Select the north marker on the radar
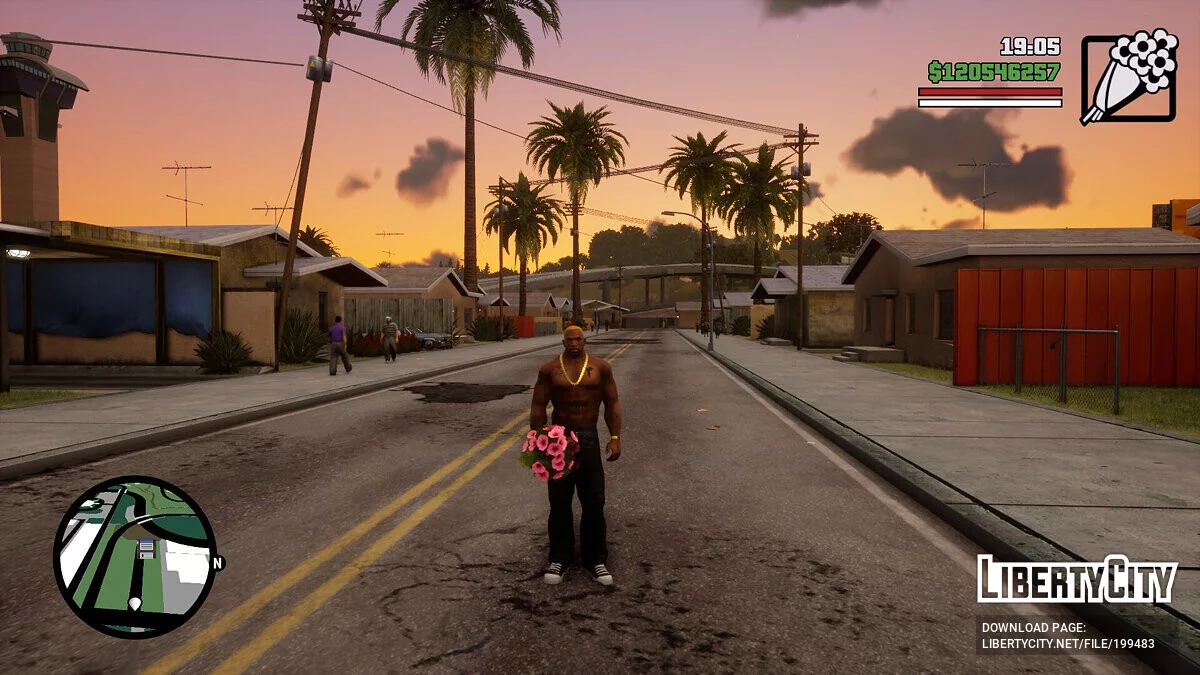1200x675 pixels. click(217, 563)
